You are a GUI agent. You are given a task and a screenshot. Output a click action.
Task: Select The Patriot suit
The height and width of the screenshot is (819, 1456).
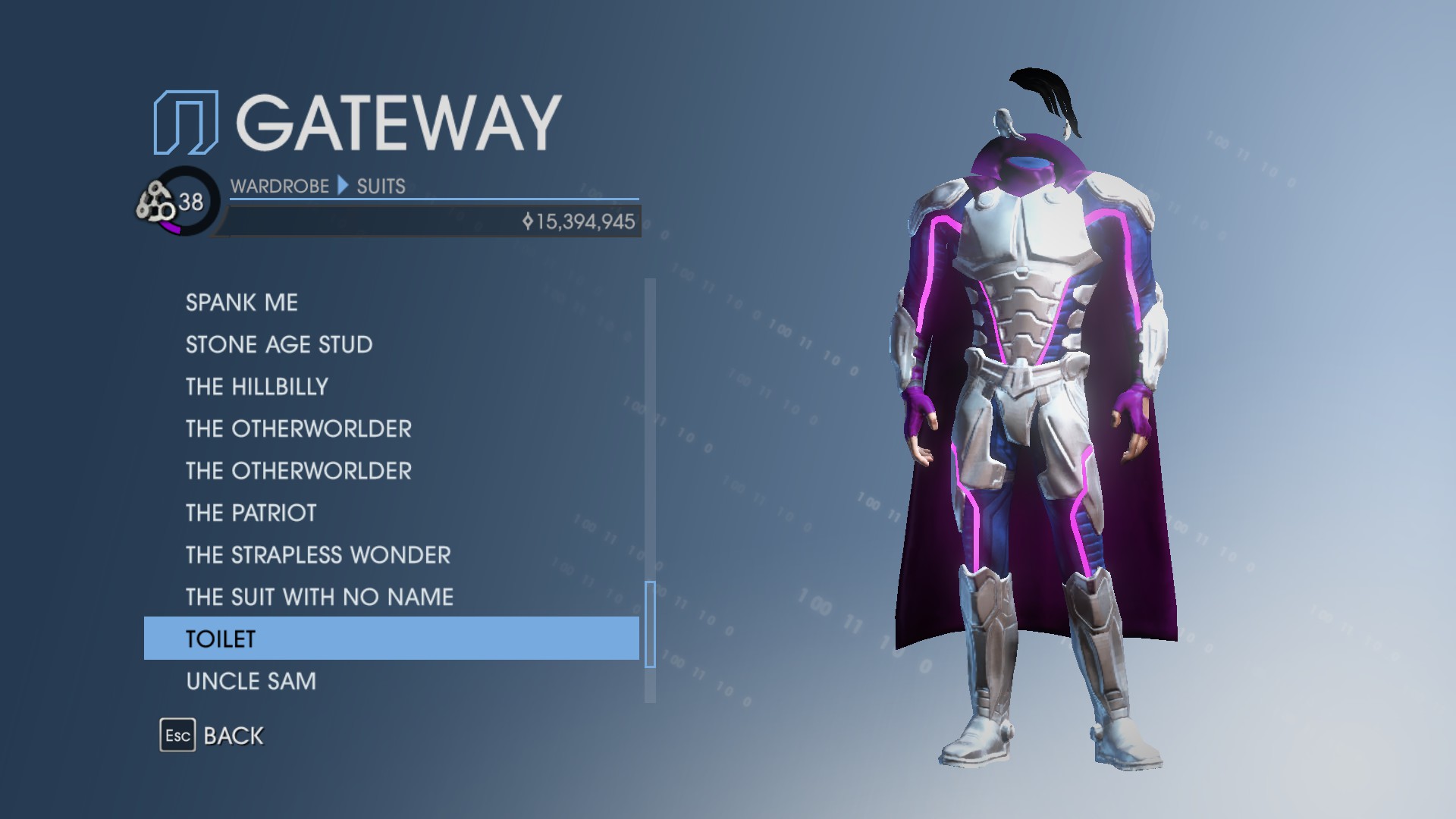pos(251,513)
